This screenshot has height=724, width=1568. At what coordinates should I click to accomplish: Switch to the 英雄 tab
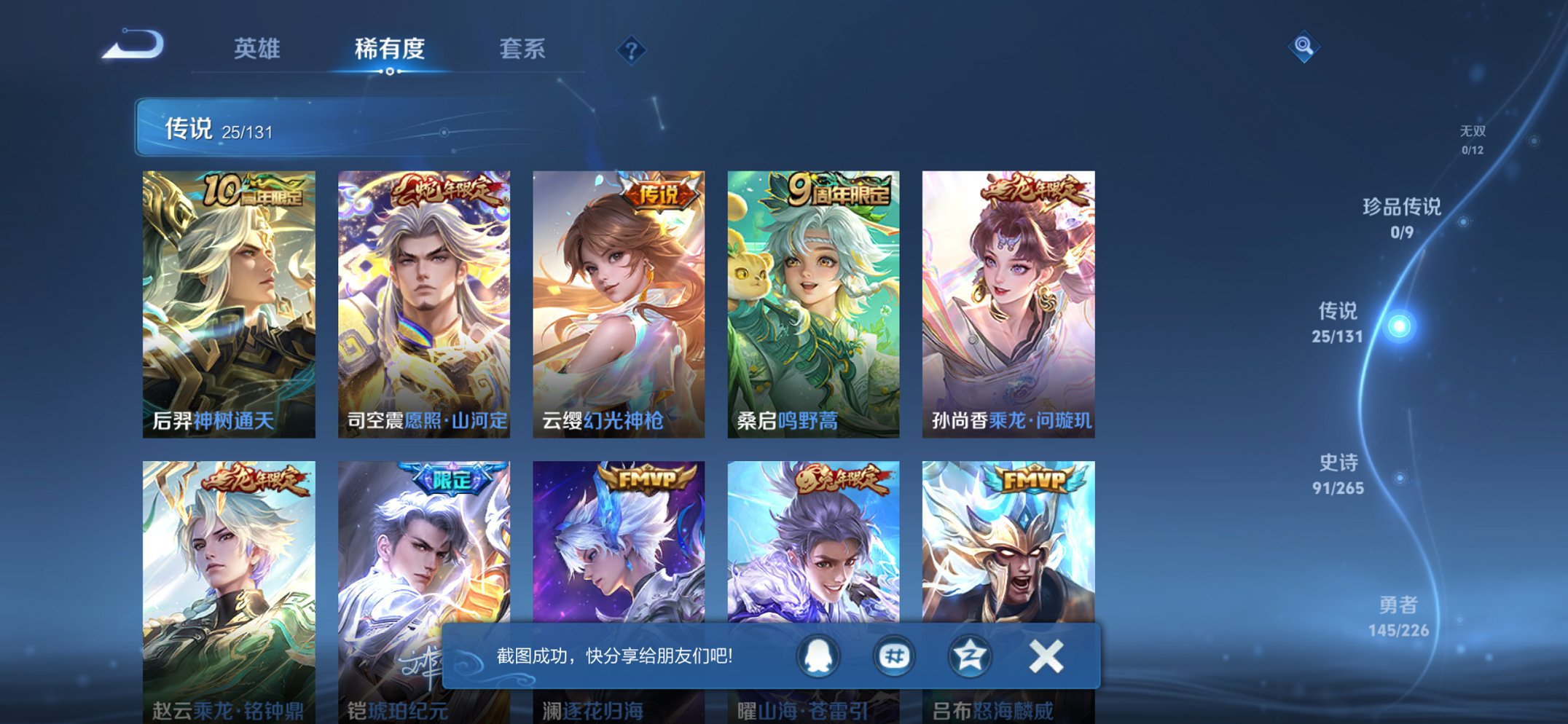tap(259, 50)
